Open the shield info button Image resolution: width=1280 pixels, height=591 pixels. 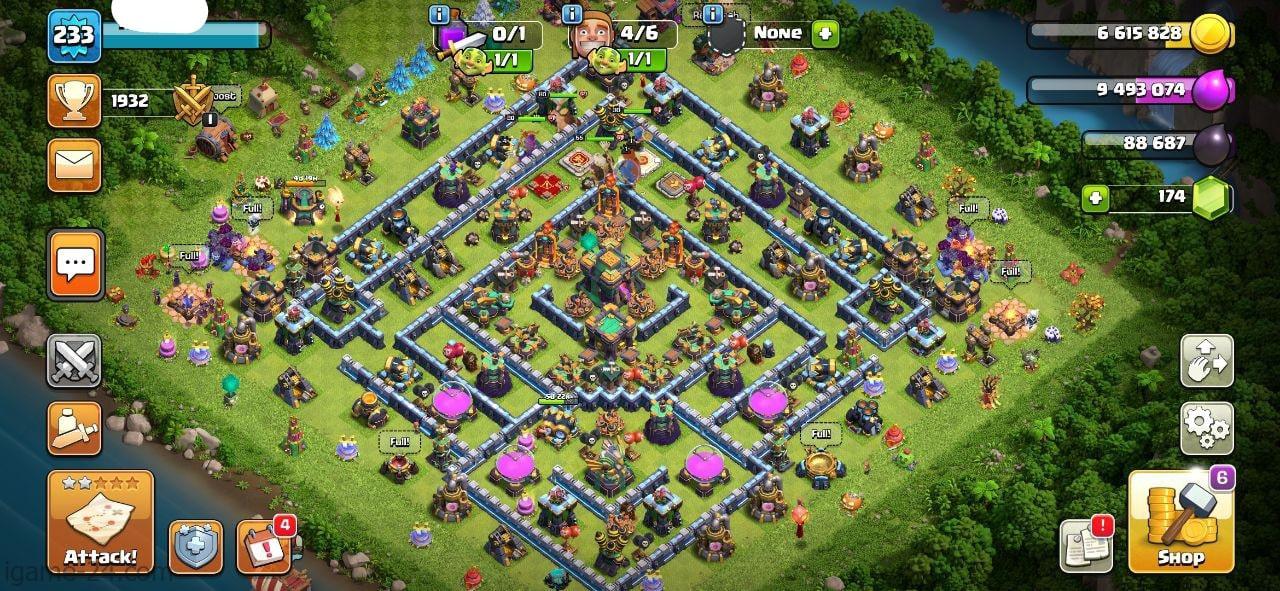(x=195, y=547)
